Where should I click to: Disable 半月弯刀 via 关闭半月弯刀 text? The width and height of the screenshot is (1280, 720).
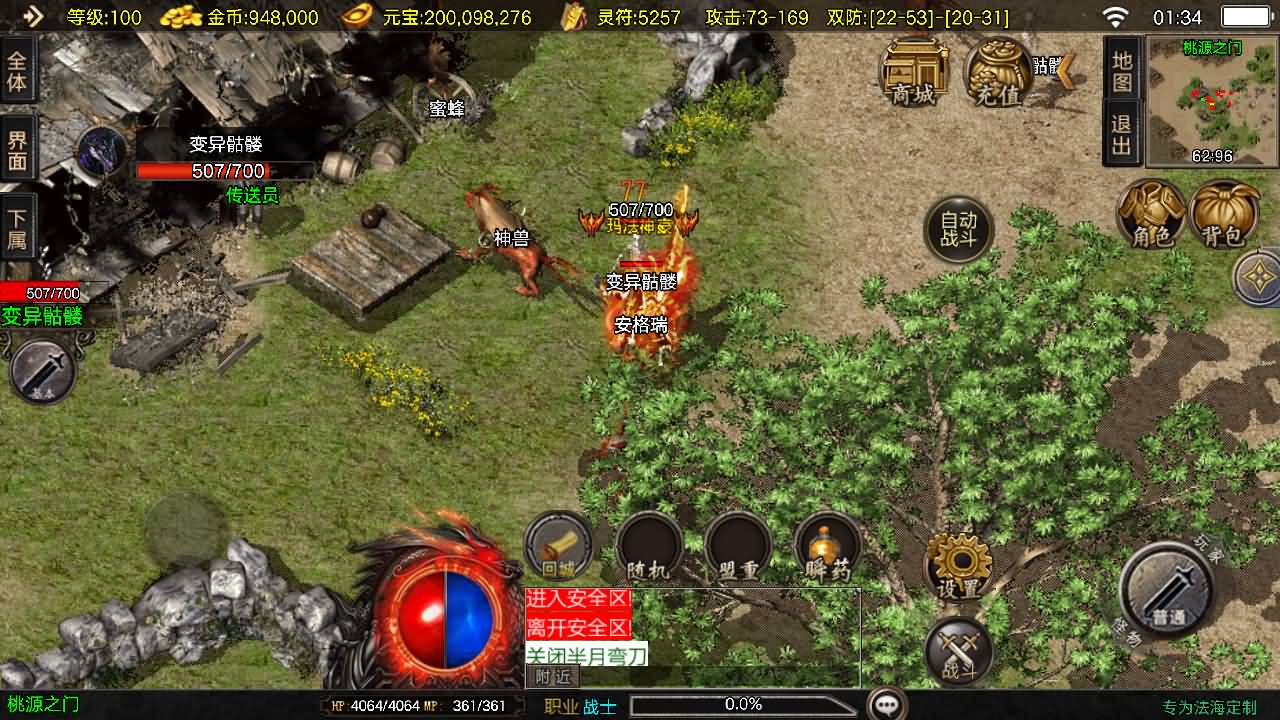[x=588, y=654]
